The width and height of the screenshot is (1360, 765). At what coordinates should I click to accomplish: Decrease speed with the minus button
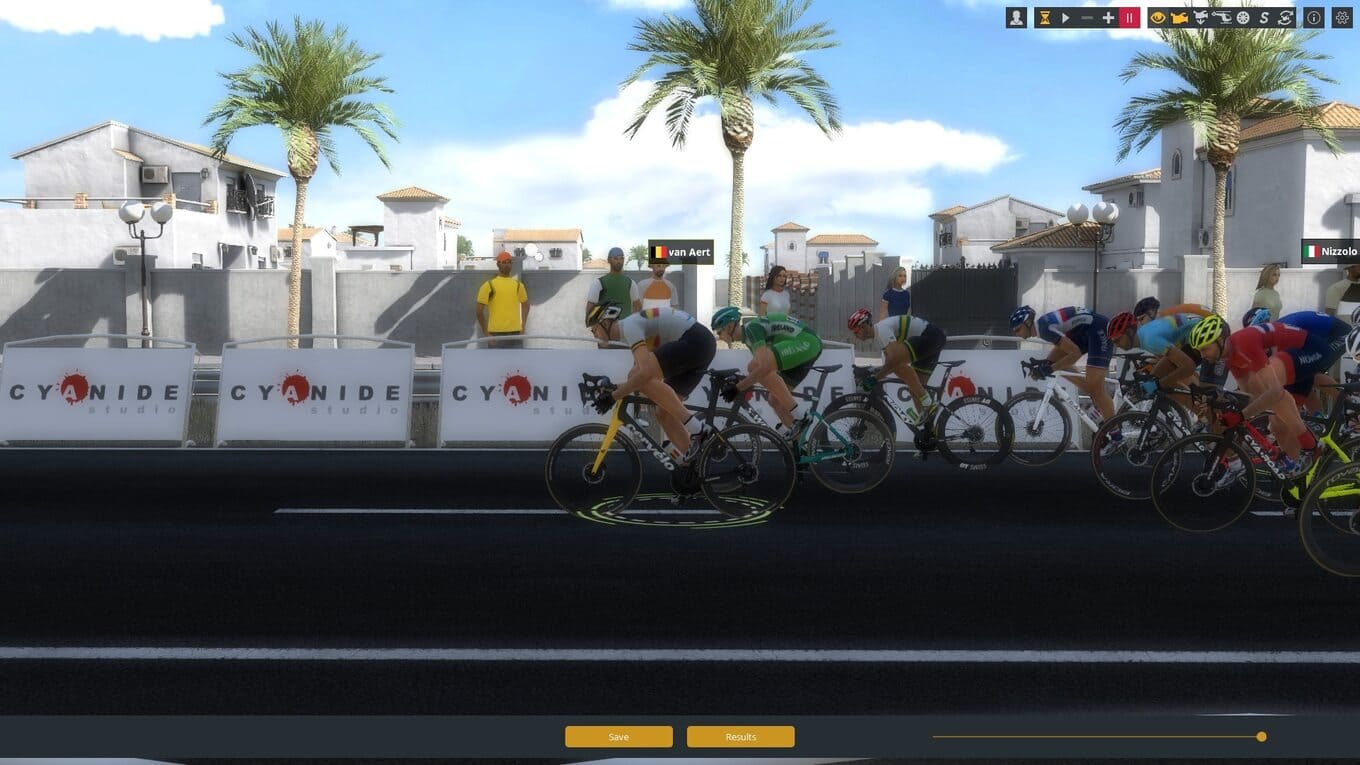coord(1087,17)
